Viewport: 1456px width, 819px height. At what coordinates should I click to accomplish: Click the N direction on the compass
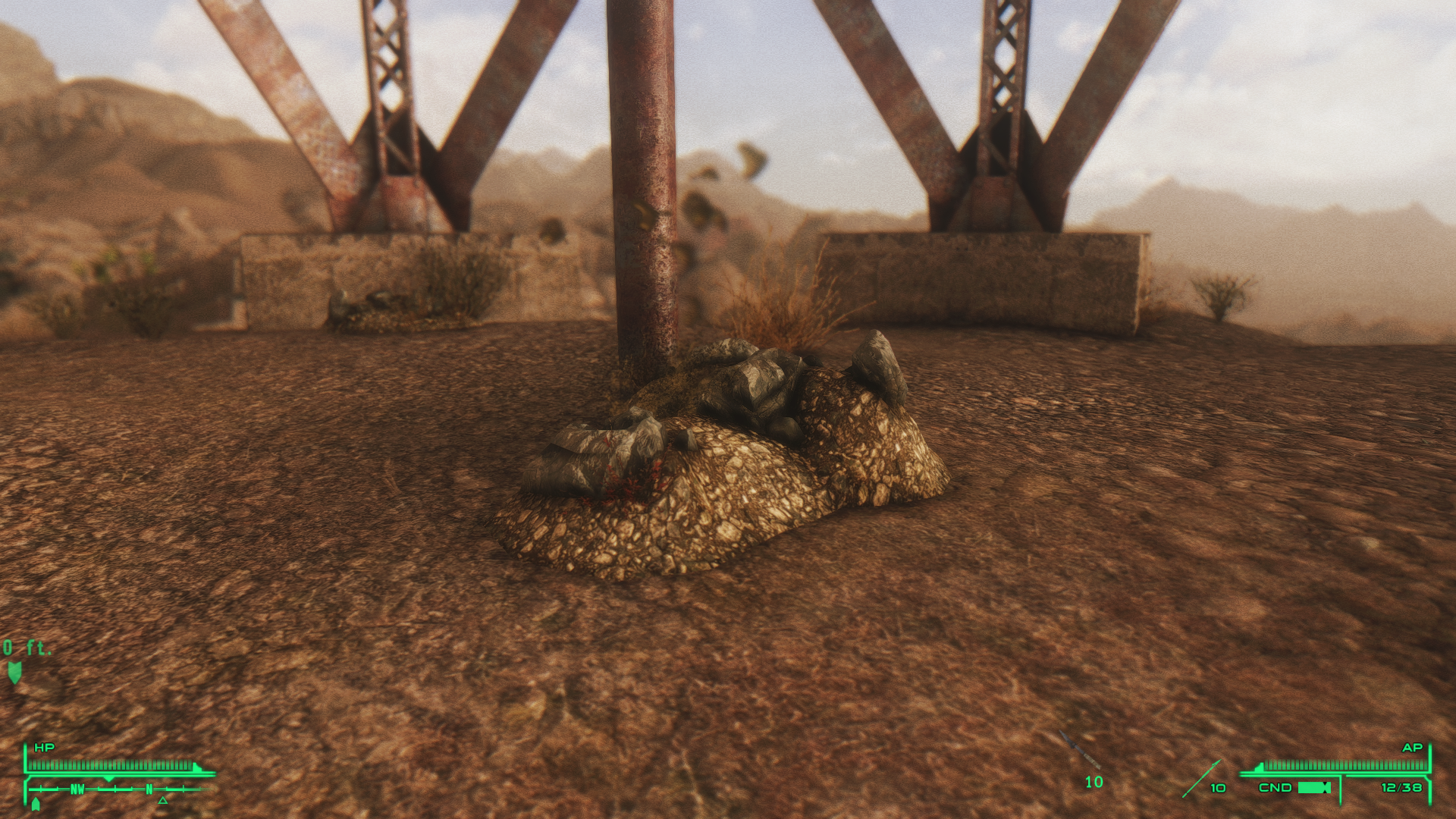(x=149, y=789)
